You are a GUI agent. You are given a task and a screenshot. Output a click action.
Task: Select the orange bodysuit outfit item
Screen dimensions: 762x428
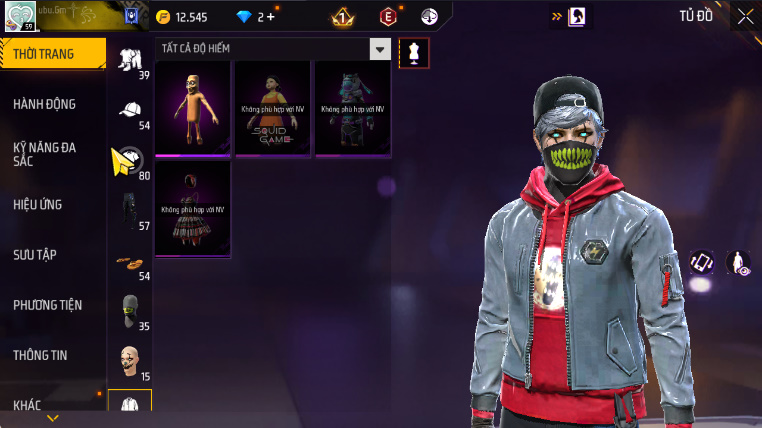pos(193,108)
